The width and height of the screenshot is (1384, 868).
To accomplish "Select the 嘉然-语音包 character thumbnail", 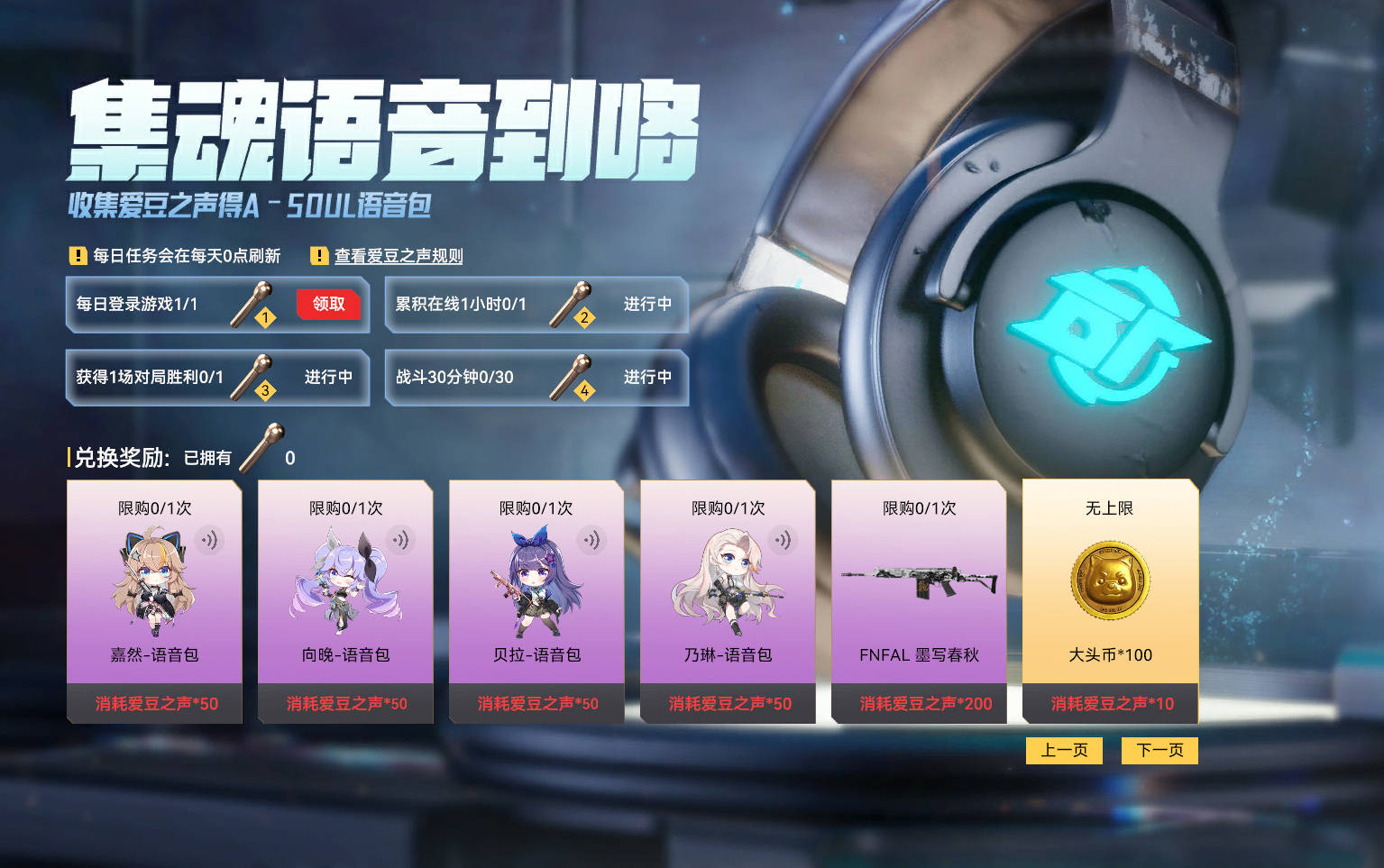I will [x=153, y=581].
